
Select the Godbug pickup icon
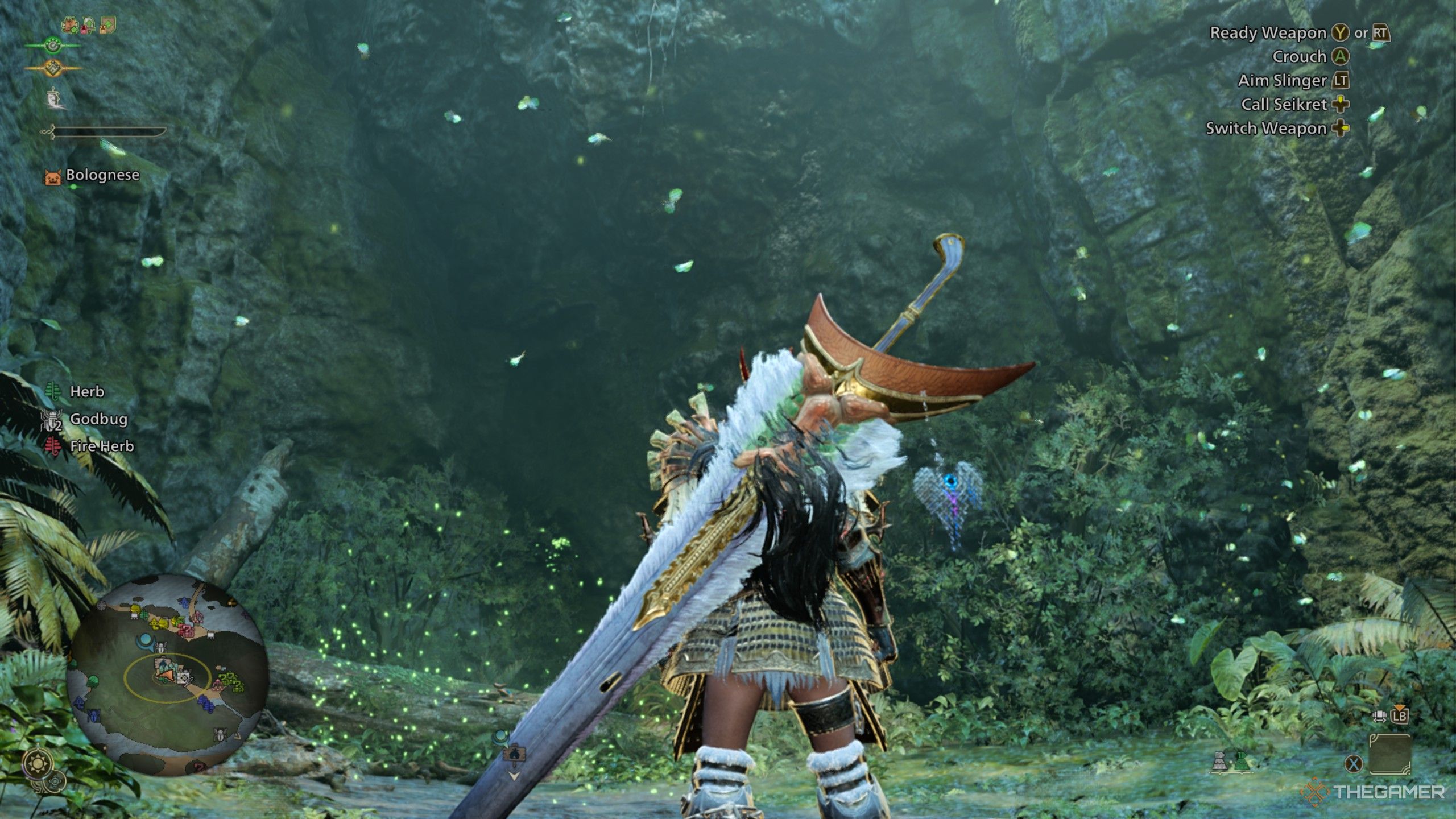[51, 420]
